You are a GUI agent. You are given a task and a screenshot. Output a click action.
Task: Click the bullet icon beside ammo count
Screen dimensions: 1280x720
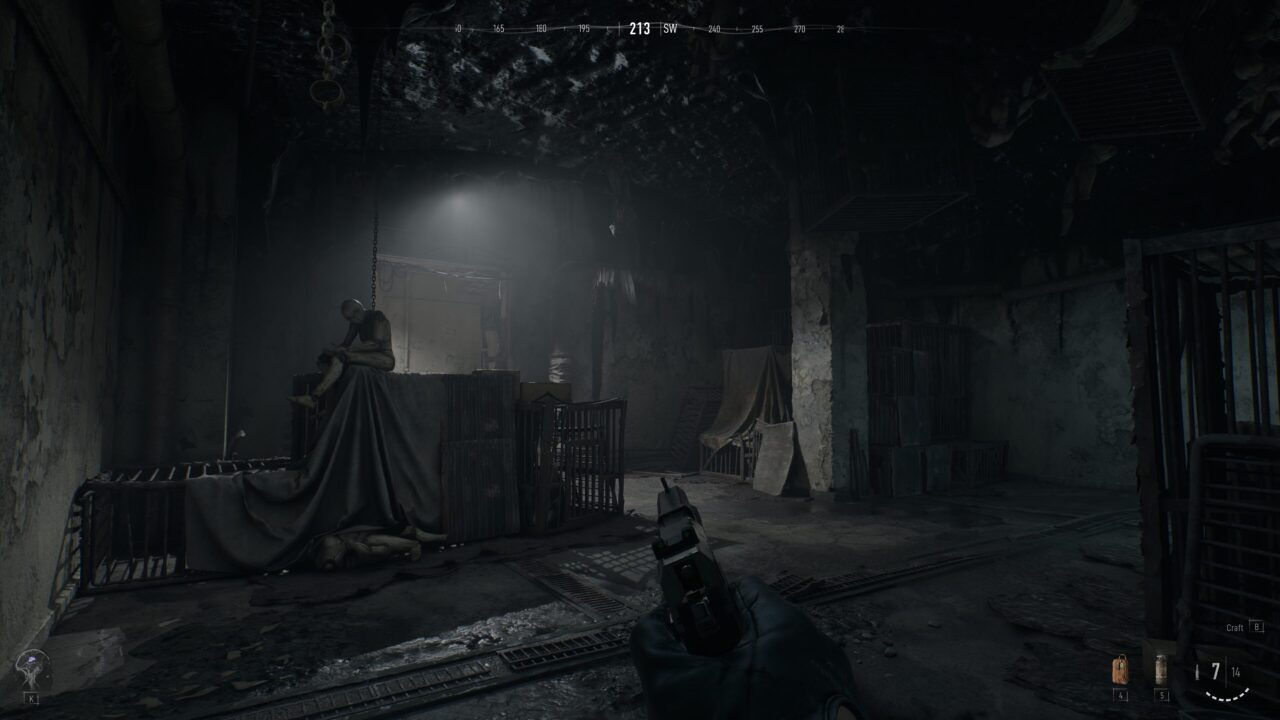tap(1197, 671)
